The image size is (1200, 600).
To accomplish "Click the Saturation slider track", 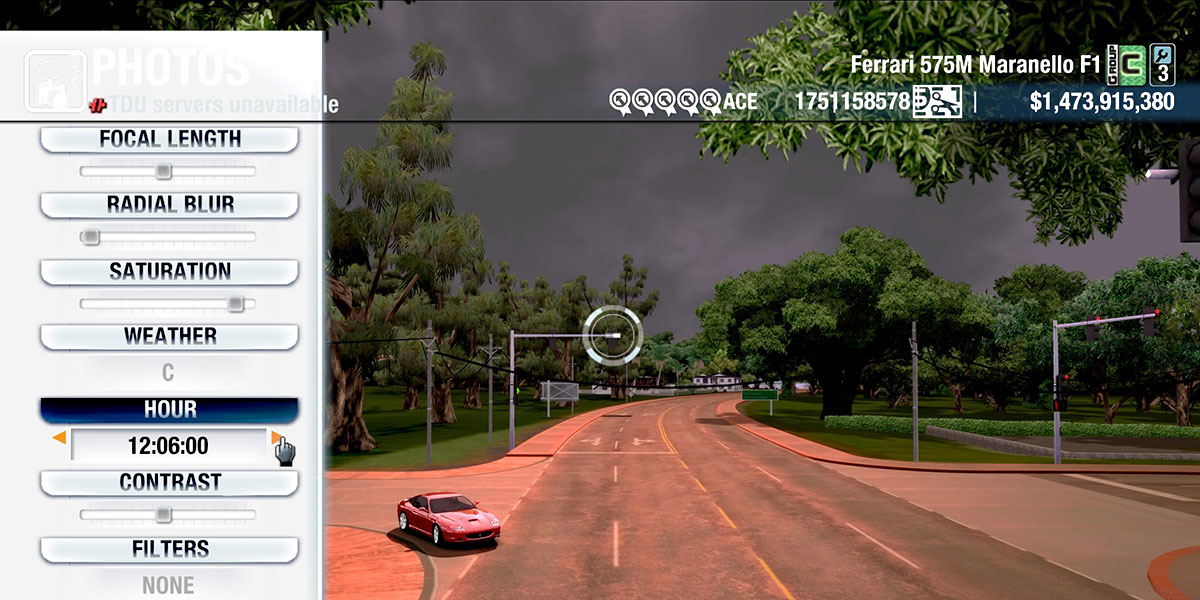I will (x=167, y=303).
